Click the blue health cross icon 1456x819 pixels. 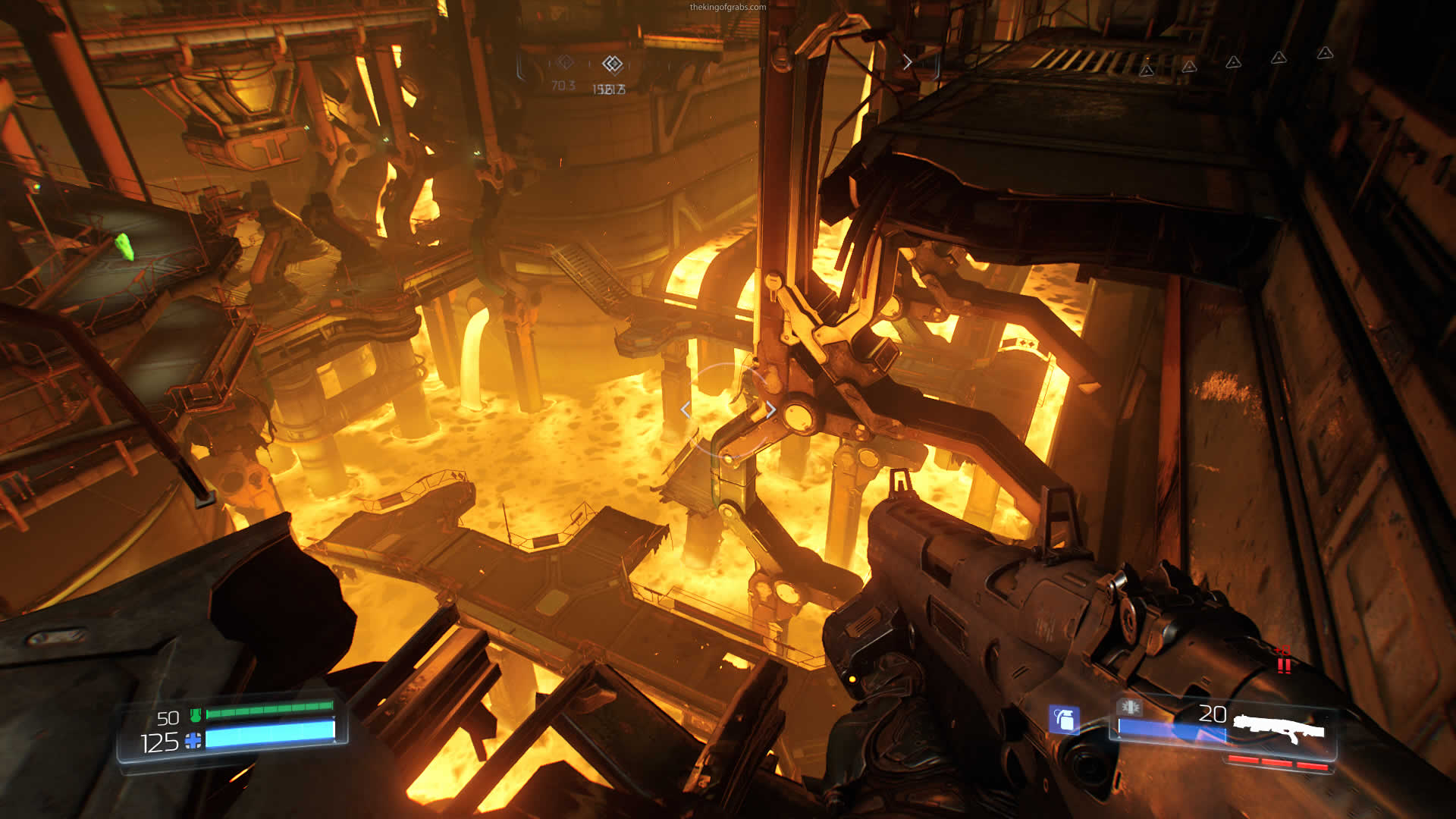193,741
